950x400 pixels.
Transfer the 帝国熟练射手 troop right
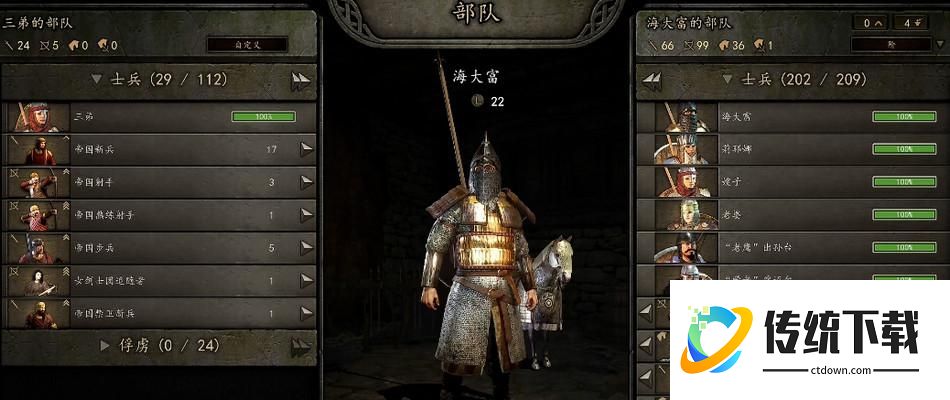(307, 215)
